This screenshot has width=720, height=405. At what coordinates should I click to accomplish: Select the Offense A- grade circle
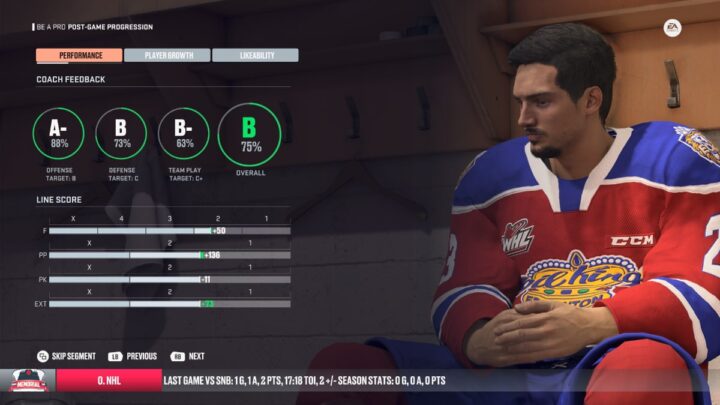(x=59, y=133)
